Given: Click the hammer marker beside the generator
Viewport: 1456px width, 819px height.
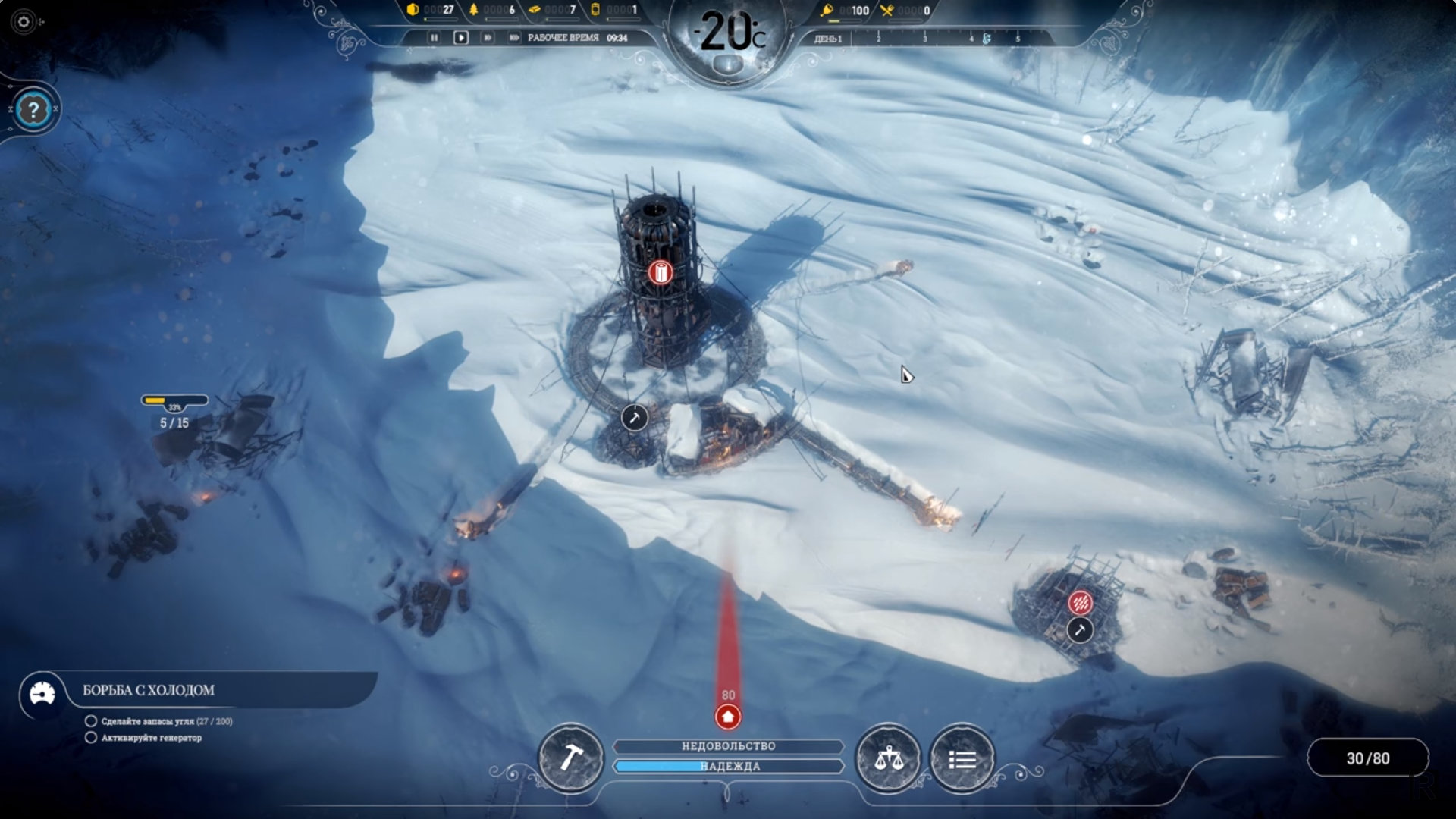Looking at the screenshot, I should click(x=635, y=417).
